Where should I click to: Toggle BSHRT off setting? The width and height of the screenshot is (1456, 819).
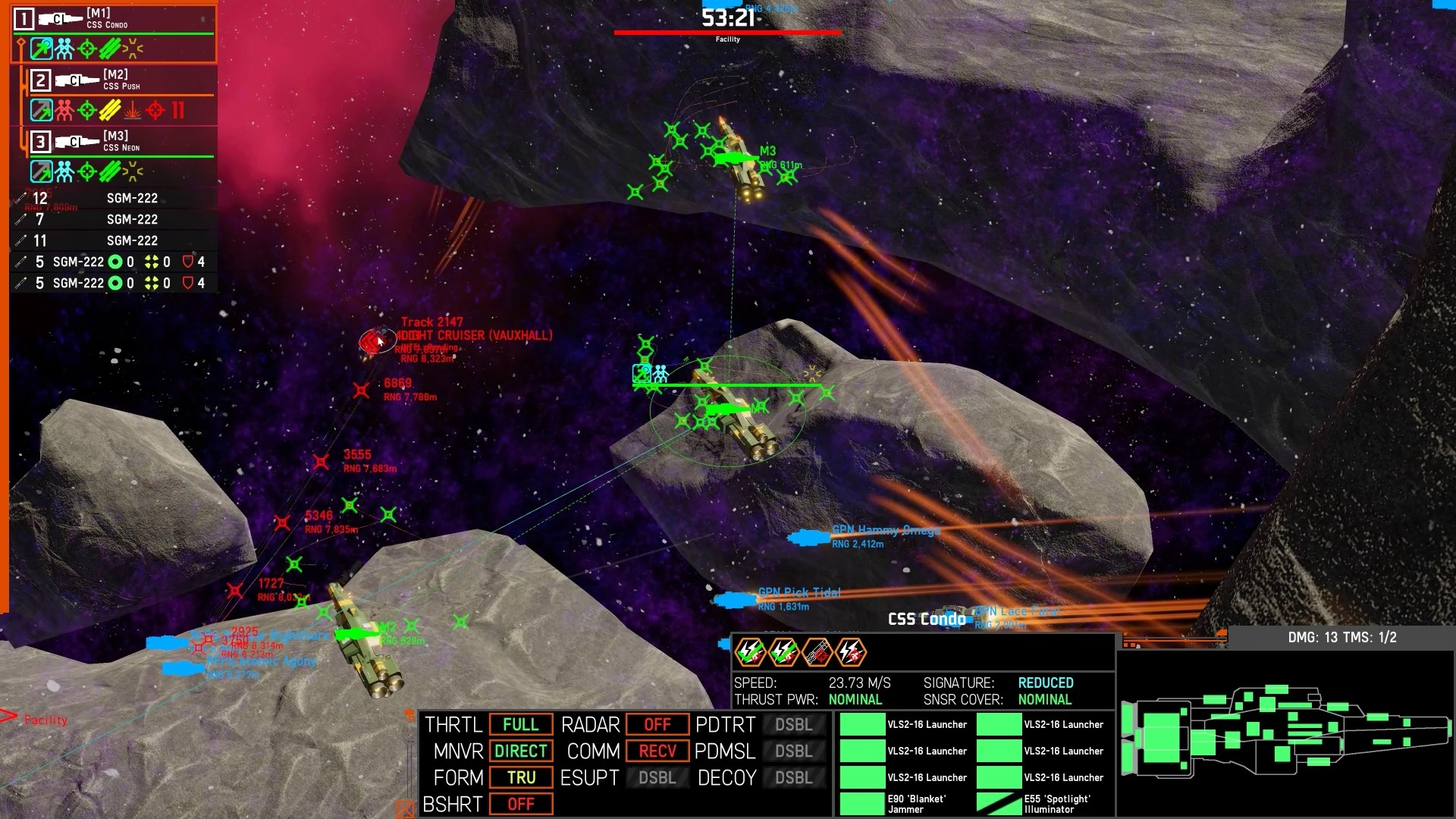(x=521, y=804)
